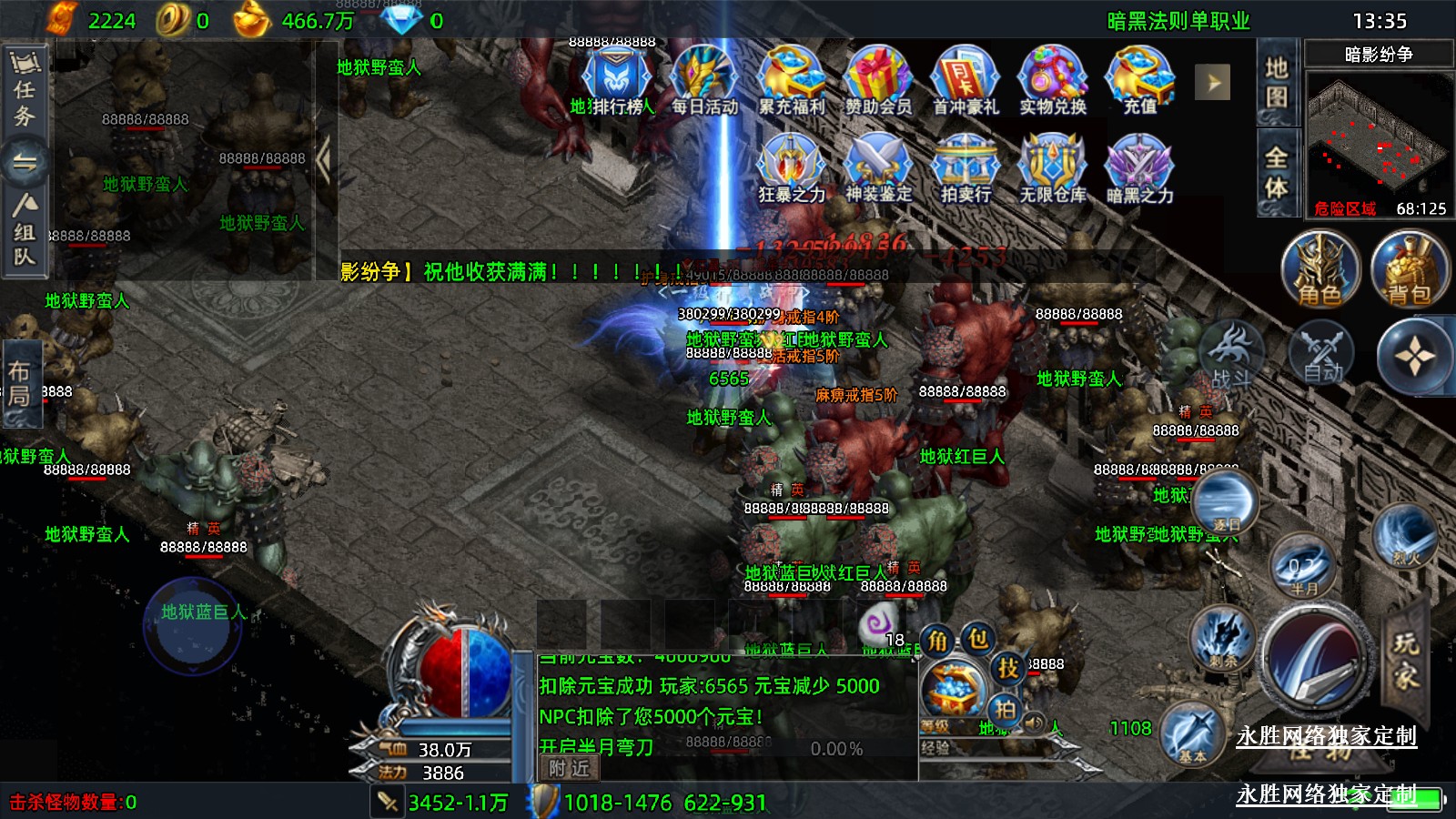Open the 暗黑之力 icon
Viewport: 1456px width, 819px height.
[1139, 168]
